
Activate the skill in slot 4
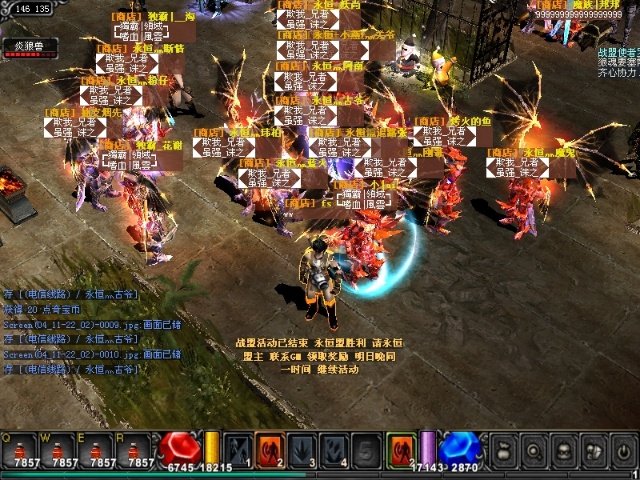coord(336,449)
